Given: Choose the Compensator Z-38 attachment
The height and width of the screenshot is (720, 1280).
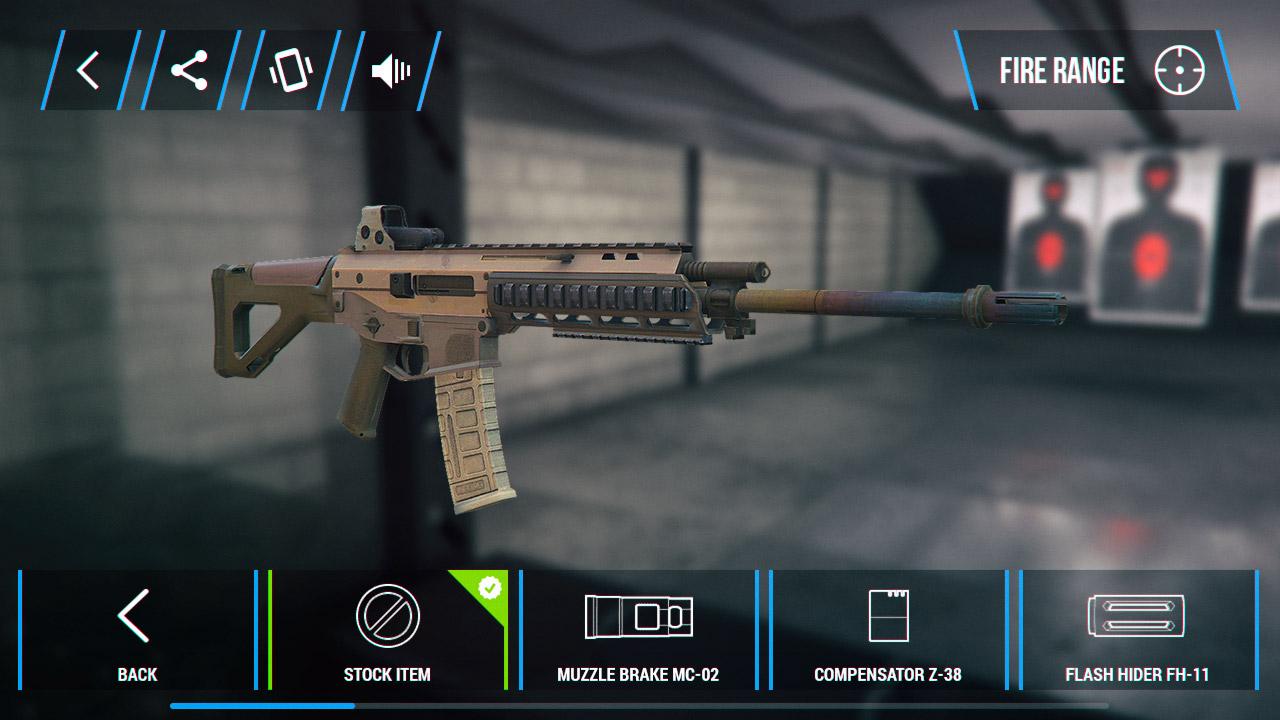Looking at the screenshot, I should (888, 630).
